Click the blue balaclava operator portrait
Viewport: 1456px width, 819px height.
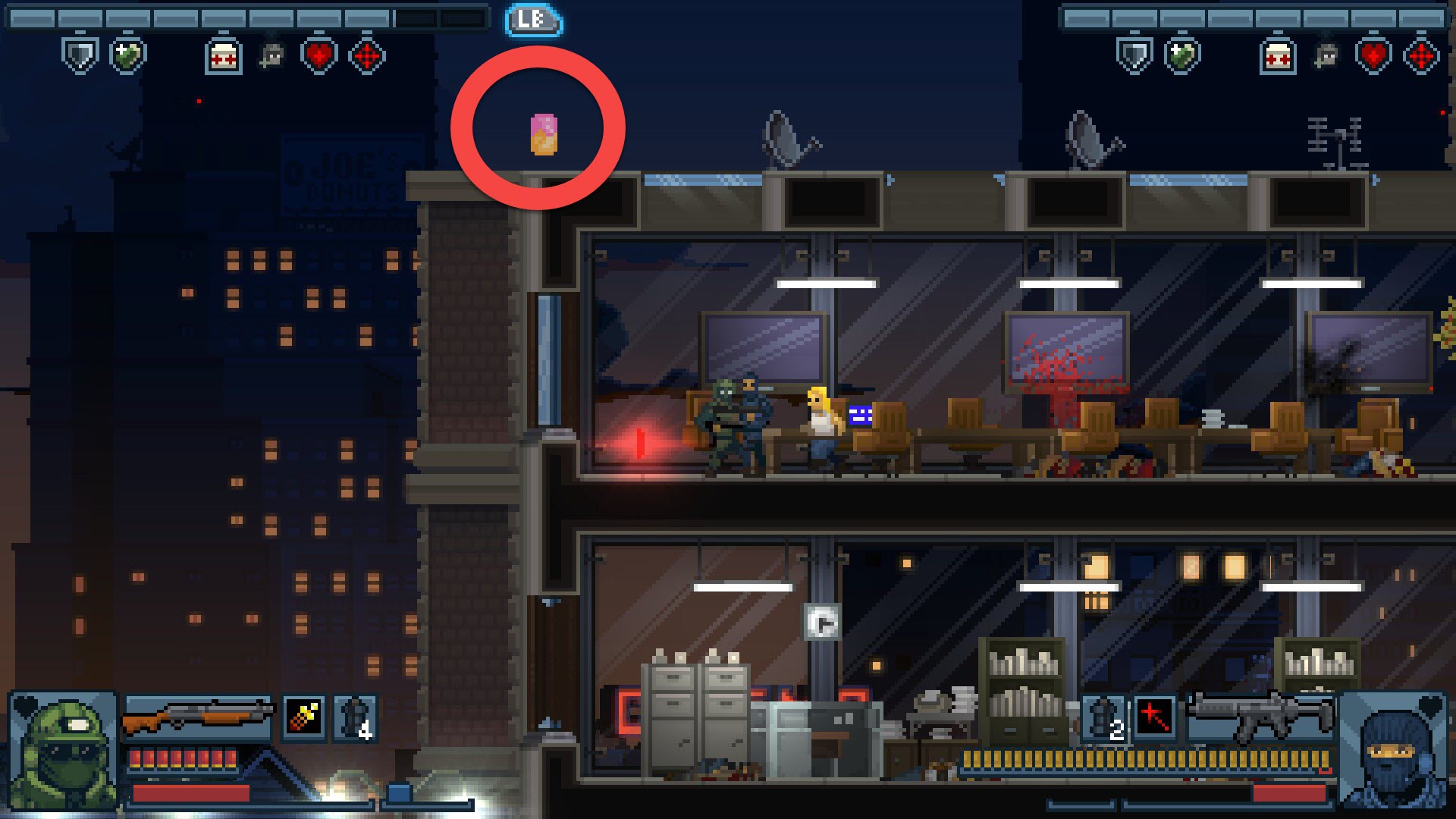point(1394,751)
